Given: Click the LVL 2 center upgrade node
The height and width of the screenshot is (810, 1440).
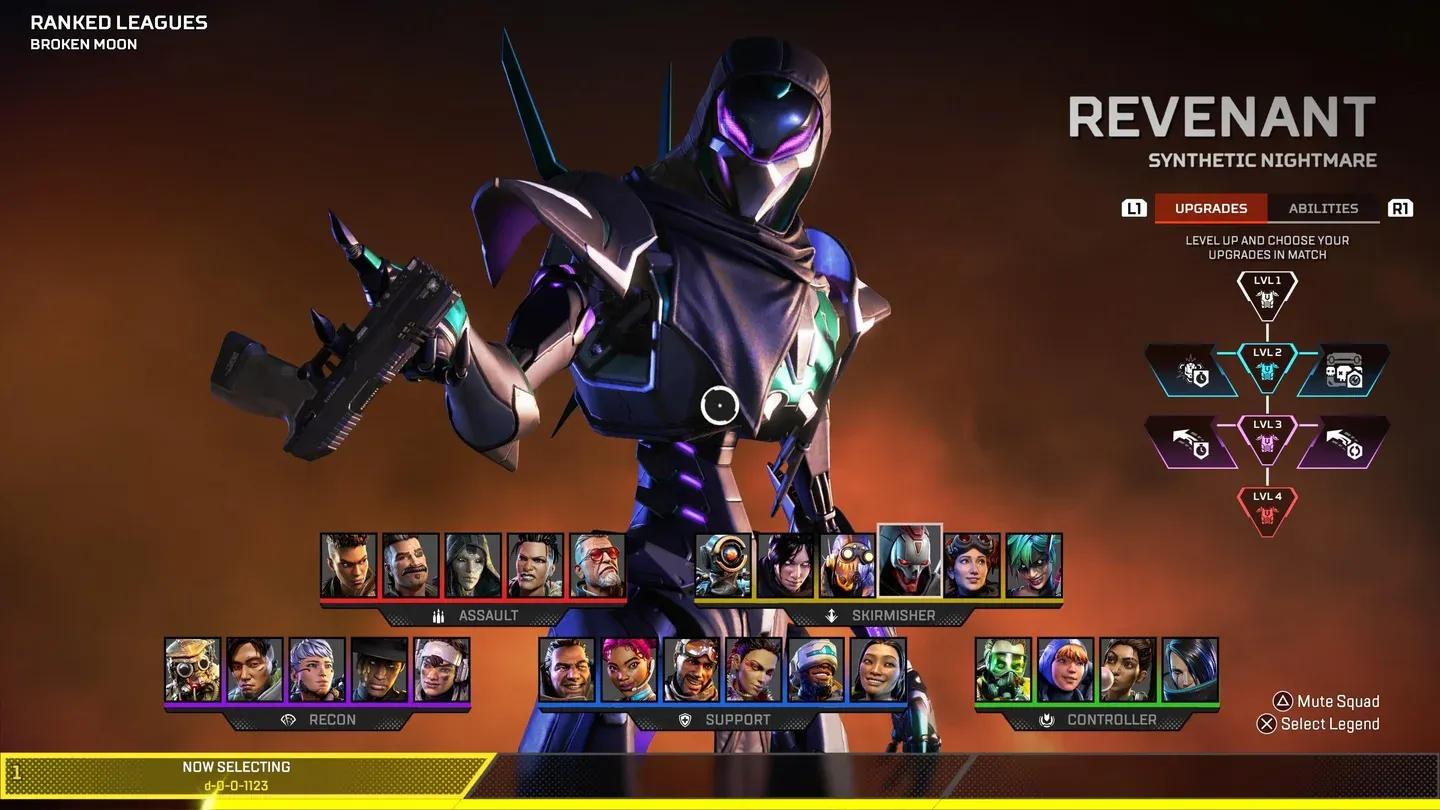Looking at the screenshot, I should pos(1267,366).
